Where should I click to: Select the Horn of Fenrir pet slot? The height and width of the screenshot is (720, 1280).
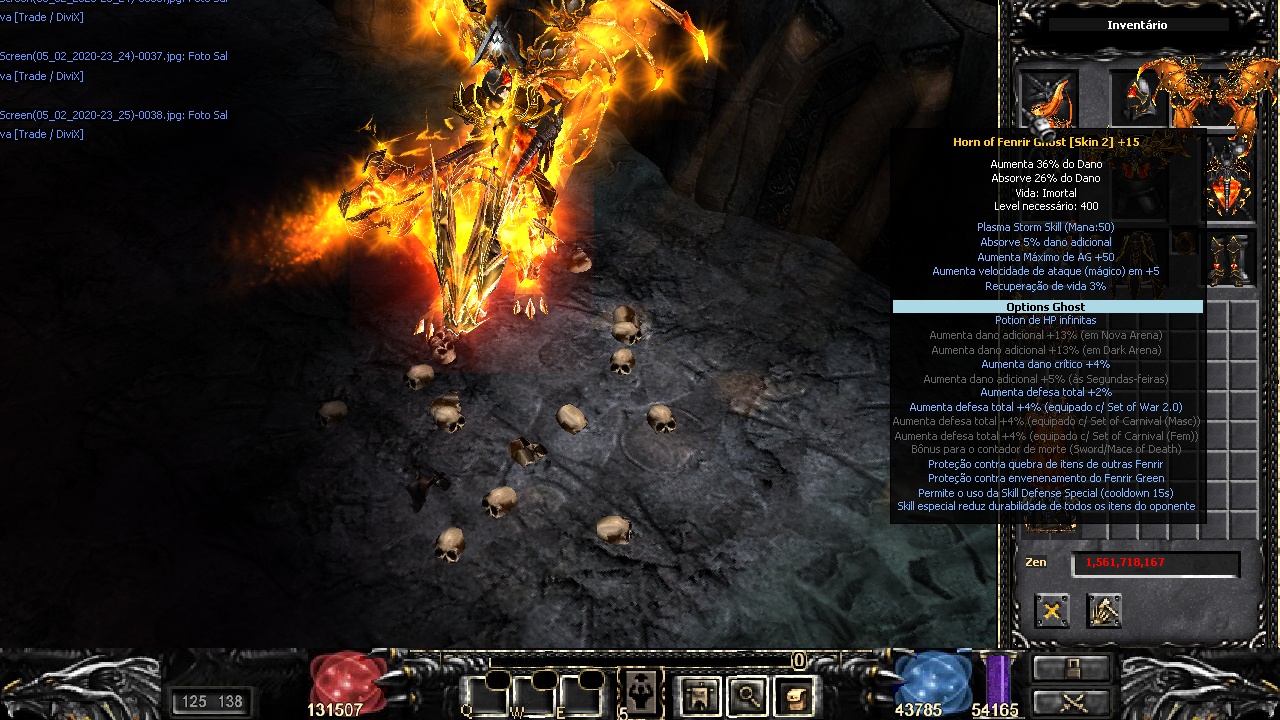click(1048, 101)
